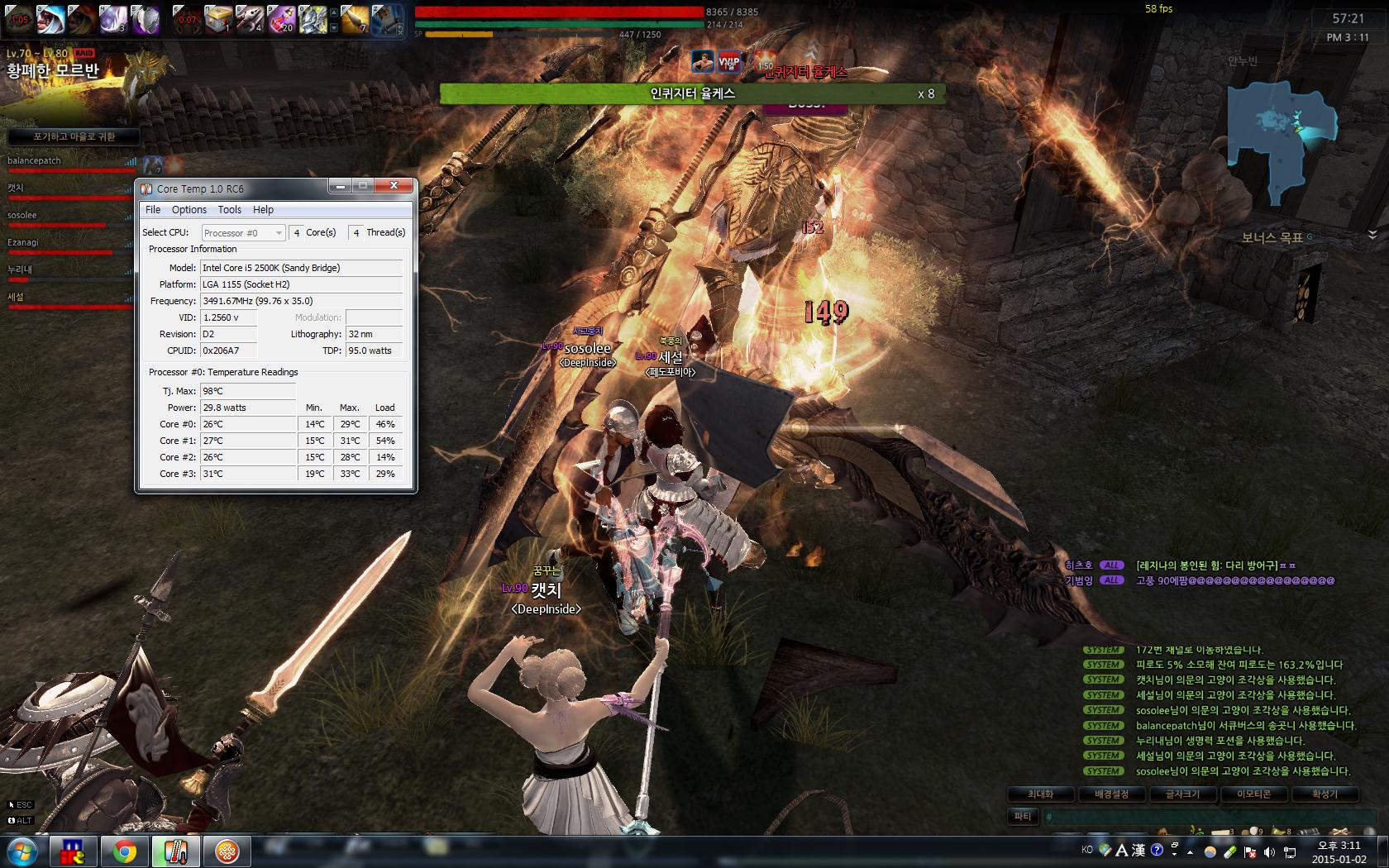Click the quick slot page-up arrow
Viewport: 1389px width, 868px height.
point(333,12)
